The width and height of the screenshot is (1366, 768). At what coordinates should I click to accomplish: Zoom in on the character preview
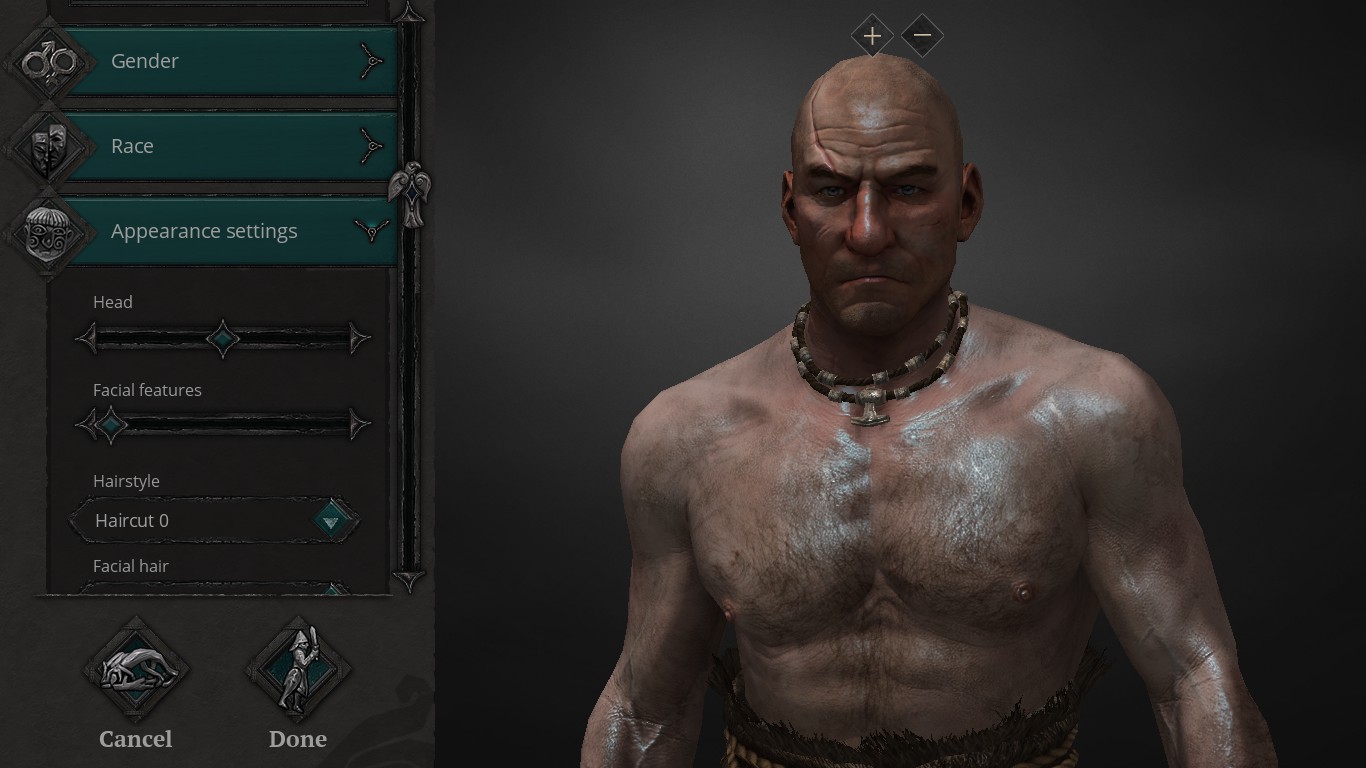coord(872,37)
